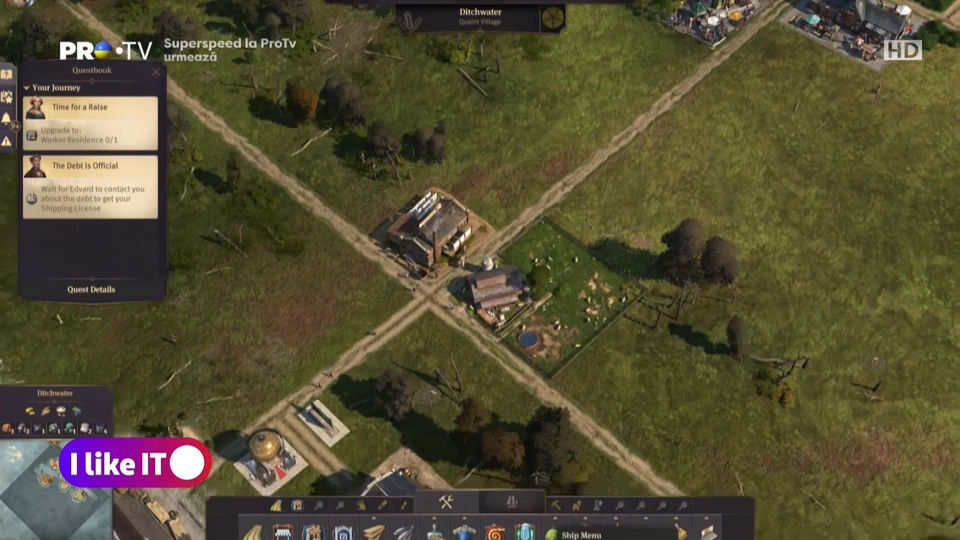Select the pickaxe tool icon
Screen dimensions: 960x540
[x=555, y=505]
